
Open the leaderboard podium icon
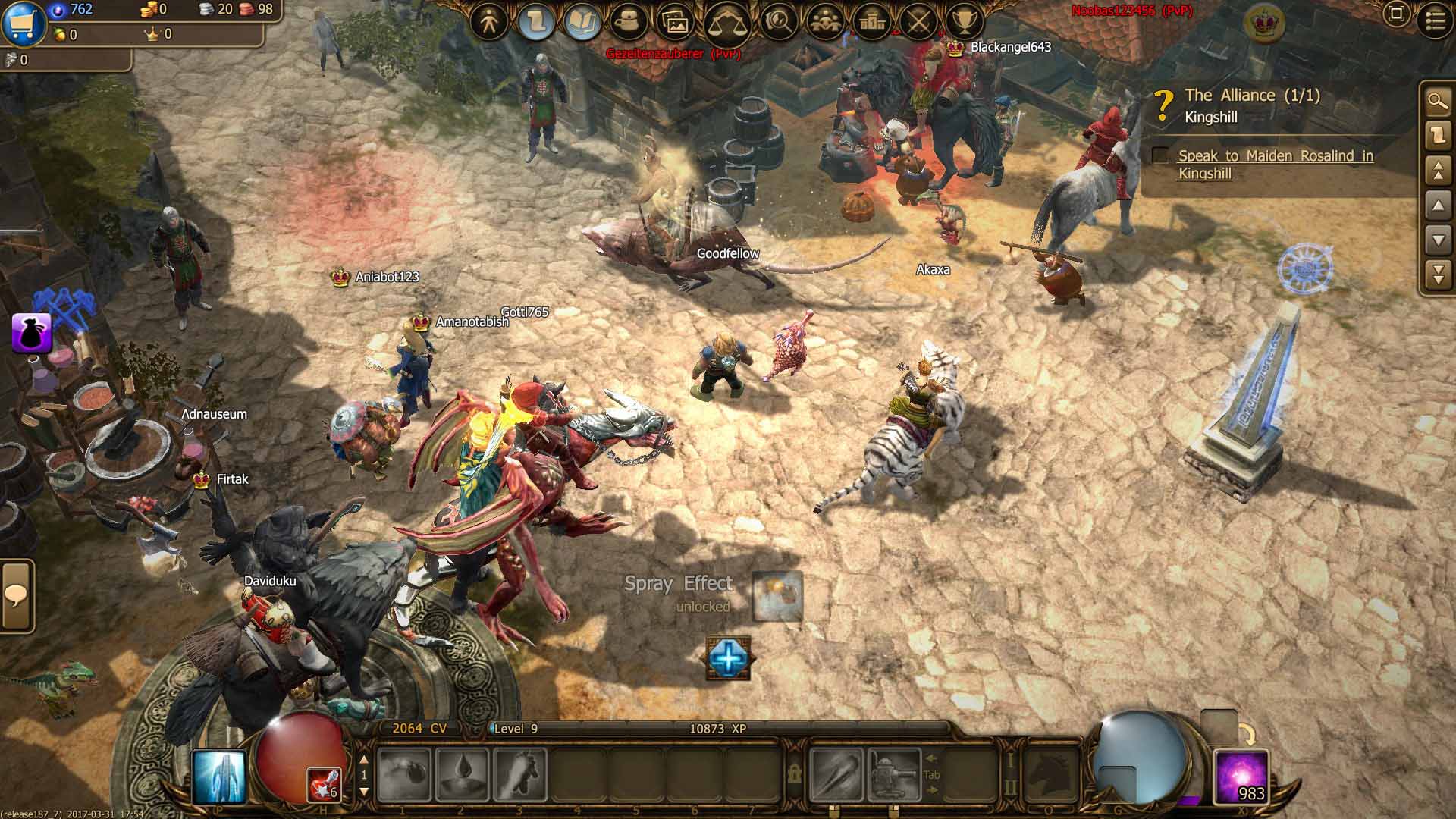[872, 22]
